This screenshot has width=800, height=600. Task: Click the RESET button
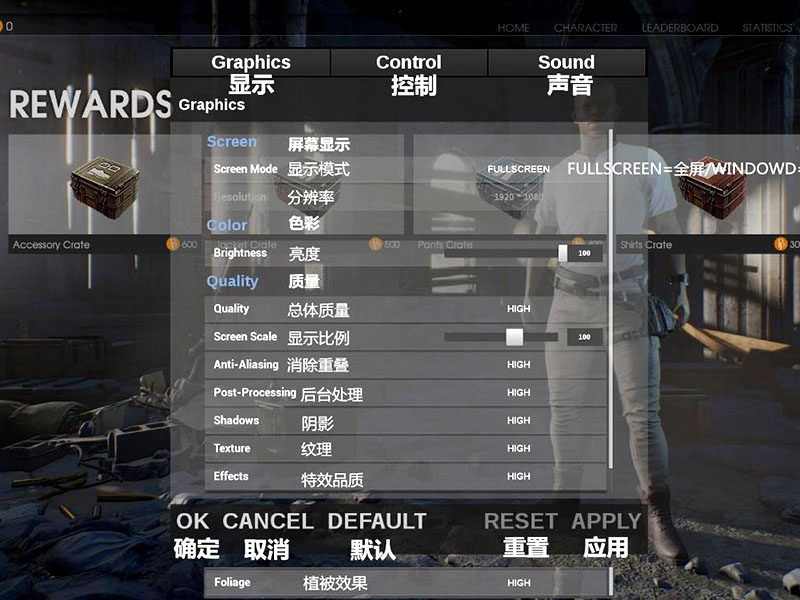pyautogui.click(x=520, y=521)
